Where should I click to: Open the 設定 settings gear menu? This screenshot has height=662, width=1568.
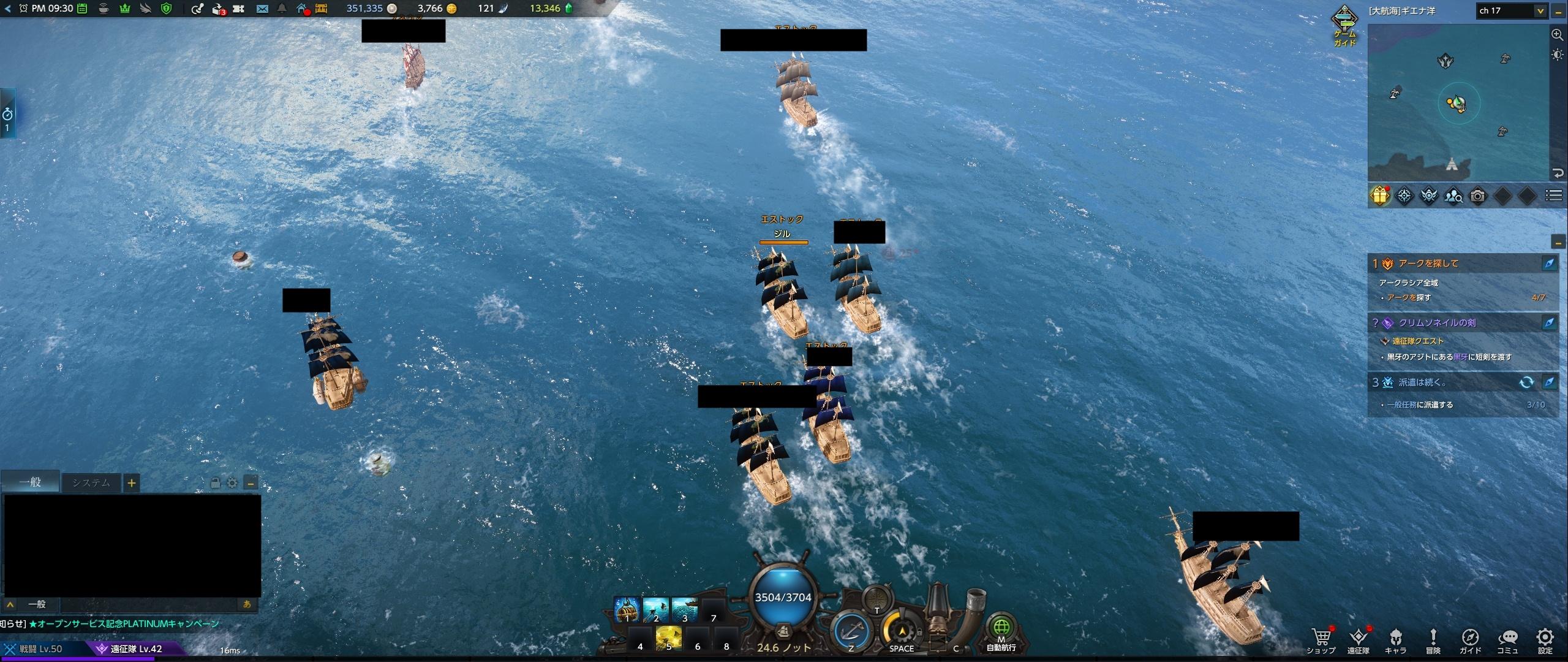pyautogui.click(x=1545, y=641)
